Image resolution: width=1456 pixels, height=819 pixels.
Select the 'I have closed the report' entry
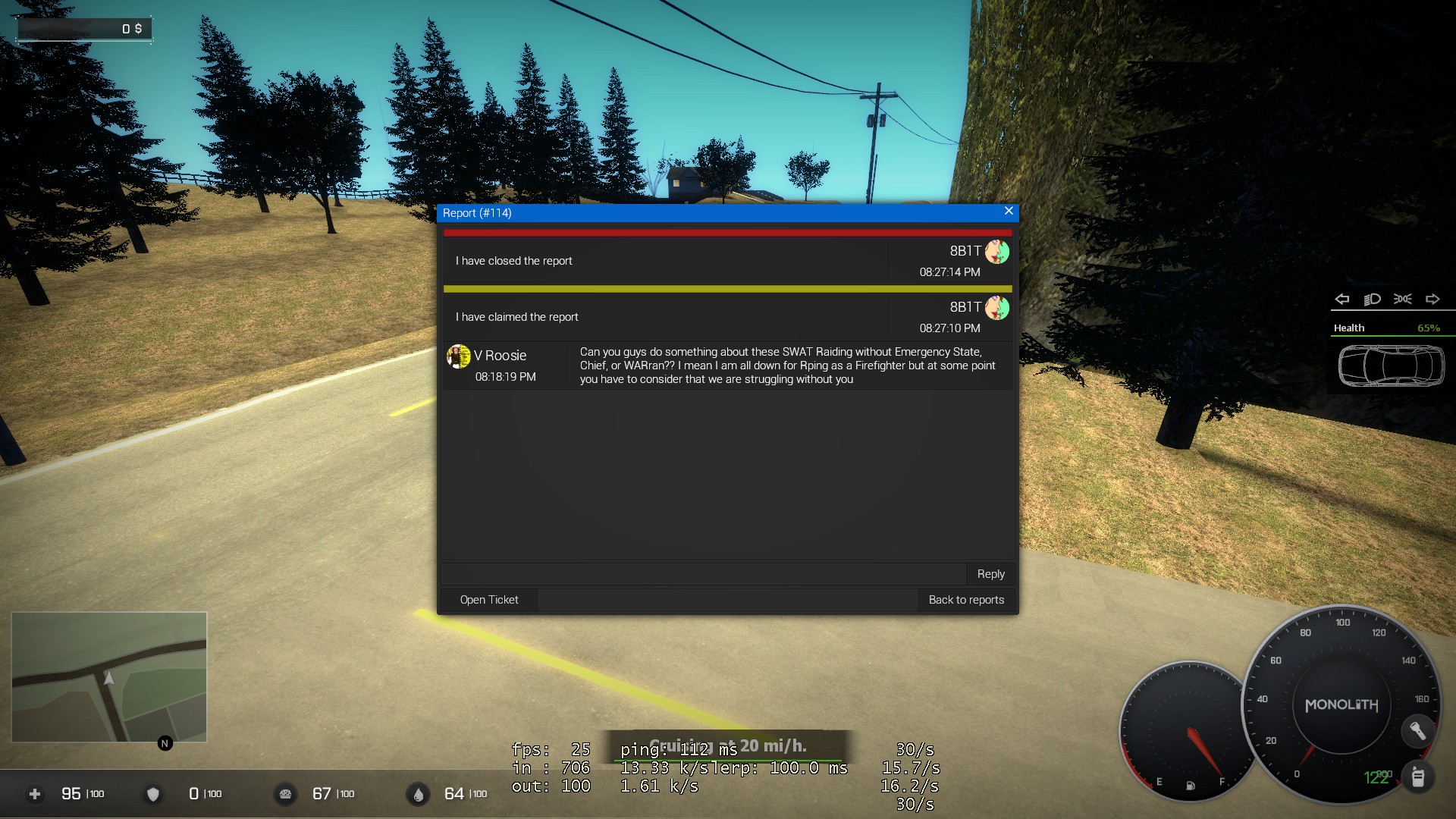pos(514,261)
